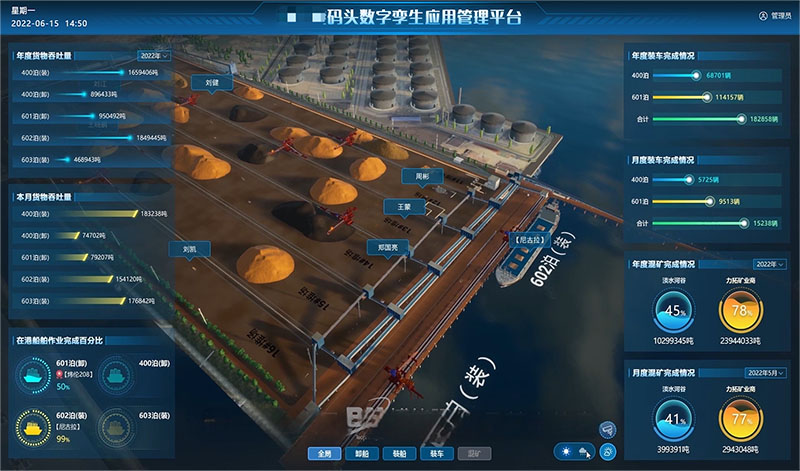Choose the greyed 混矿 view button

click(475, 453)
